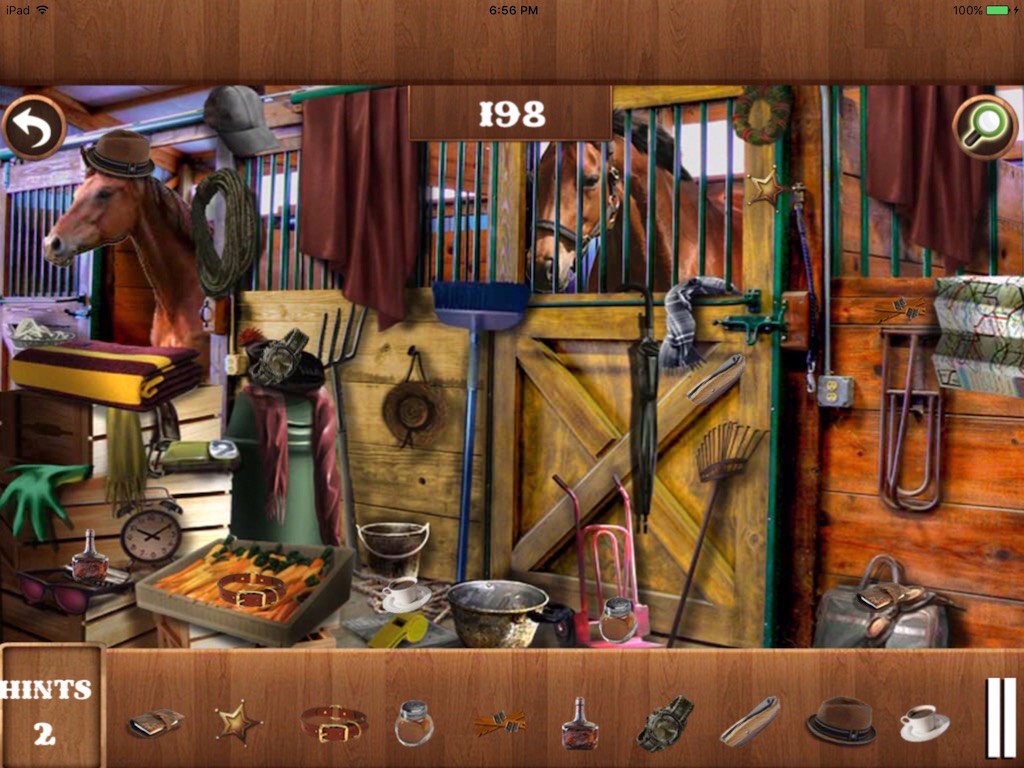Screen dimensions: 1024x768
Task: Go back with the return arrow button
Action: click(x=34, y=127)
